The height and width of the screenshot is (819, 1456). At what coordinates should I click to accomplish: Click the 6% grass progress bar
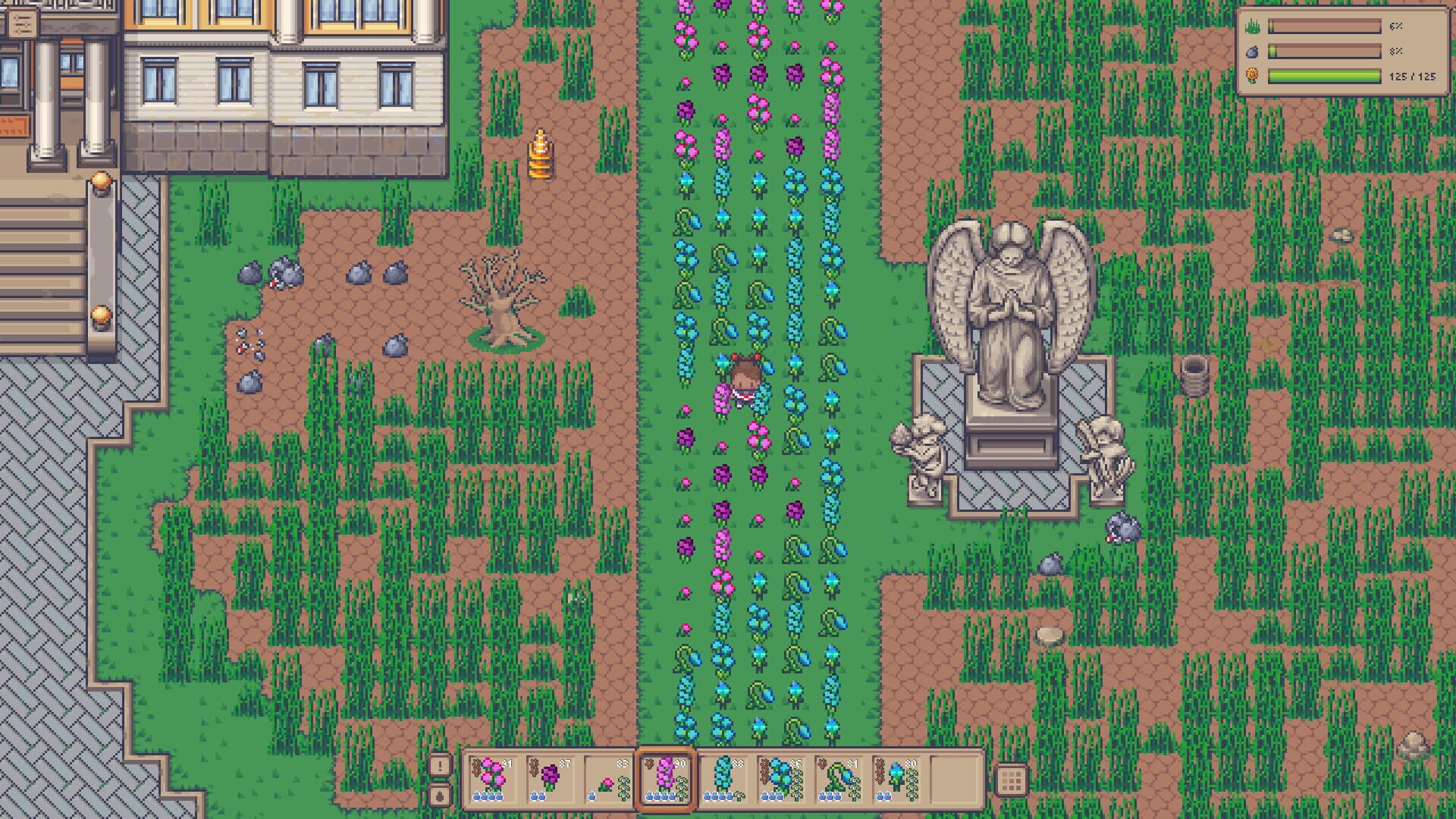coord(1324,27)
